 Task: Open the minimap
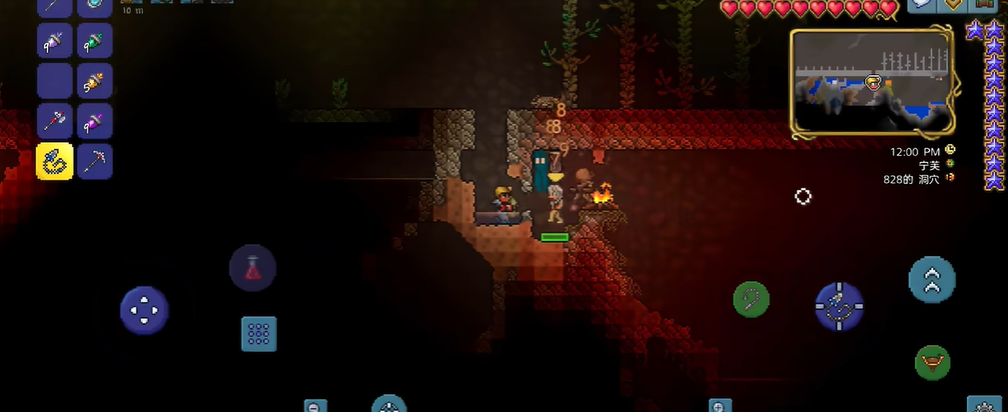[871, 82]
